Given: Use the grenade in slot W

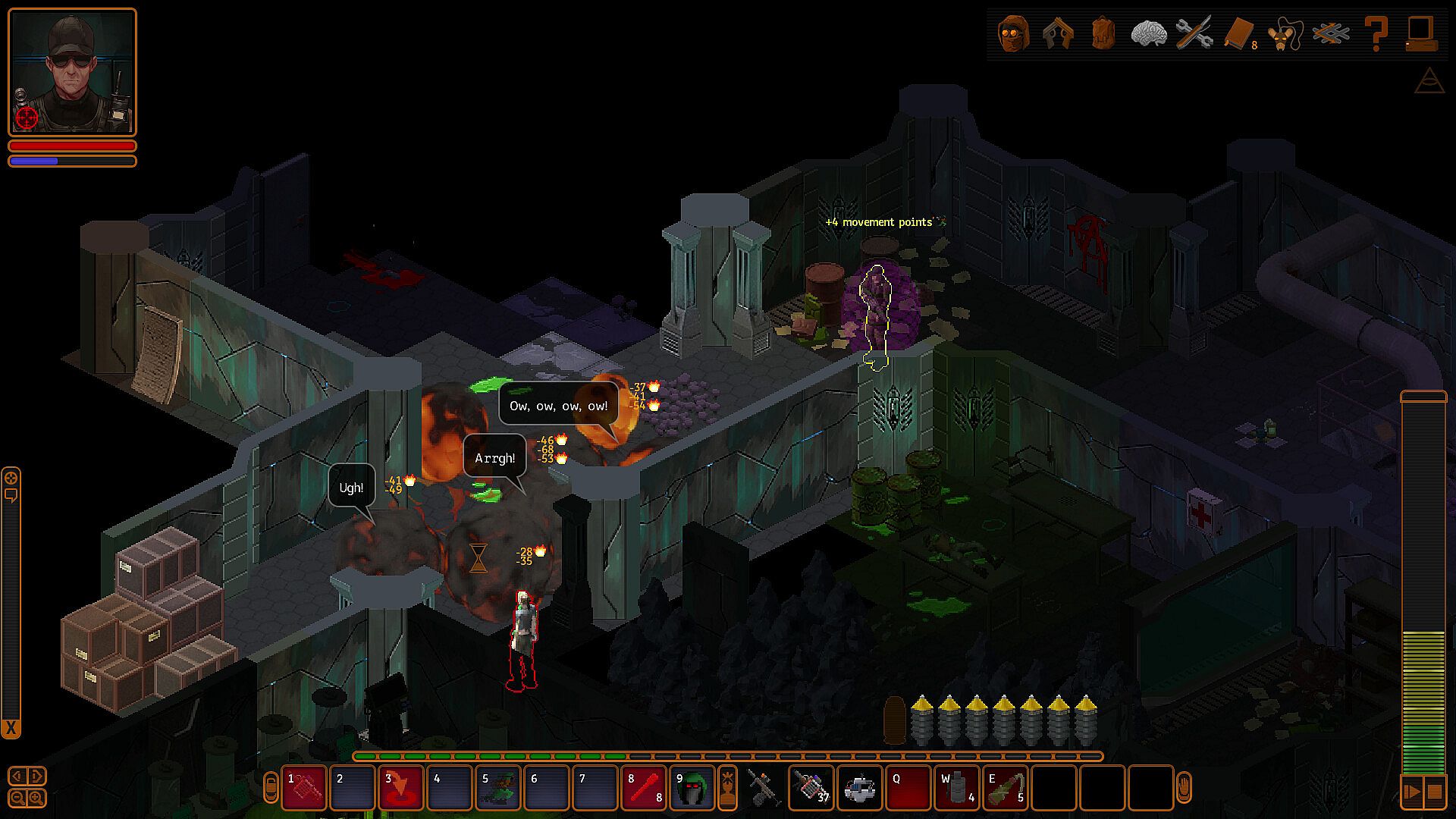Looking at the screenshot, I should point(957,788).
